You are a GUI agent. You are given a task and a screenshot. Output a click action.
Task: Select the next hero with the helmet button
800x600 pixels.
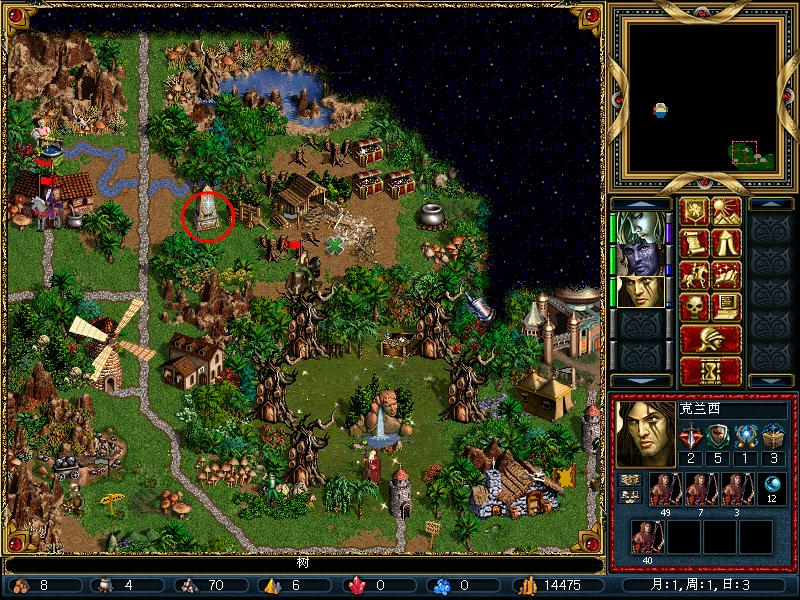[710, 339]
